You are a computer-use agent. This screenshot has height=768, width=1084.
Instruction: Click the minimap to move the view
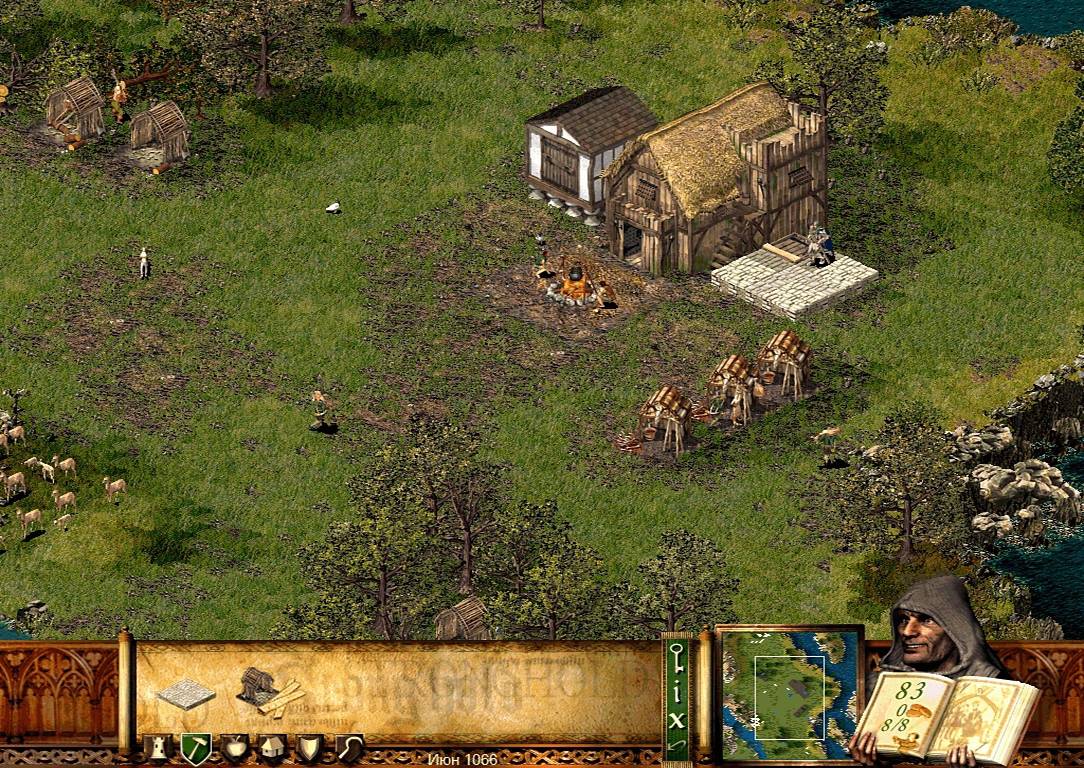tap(790, 691)
